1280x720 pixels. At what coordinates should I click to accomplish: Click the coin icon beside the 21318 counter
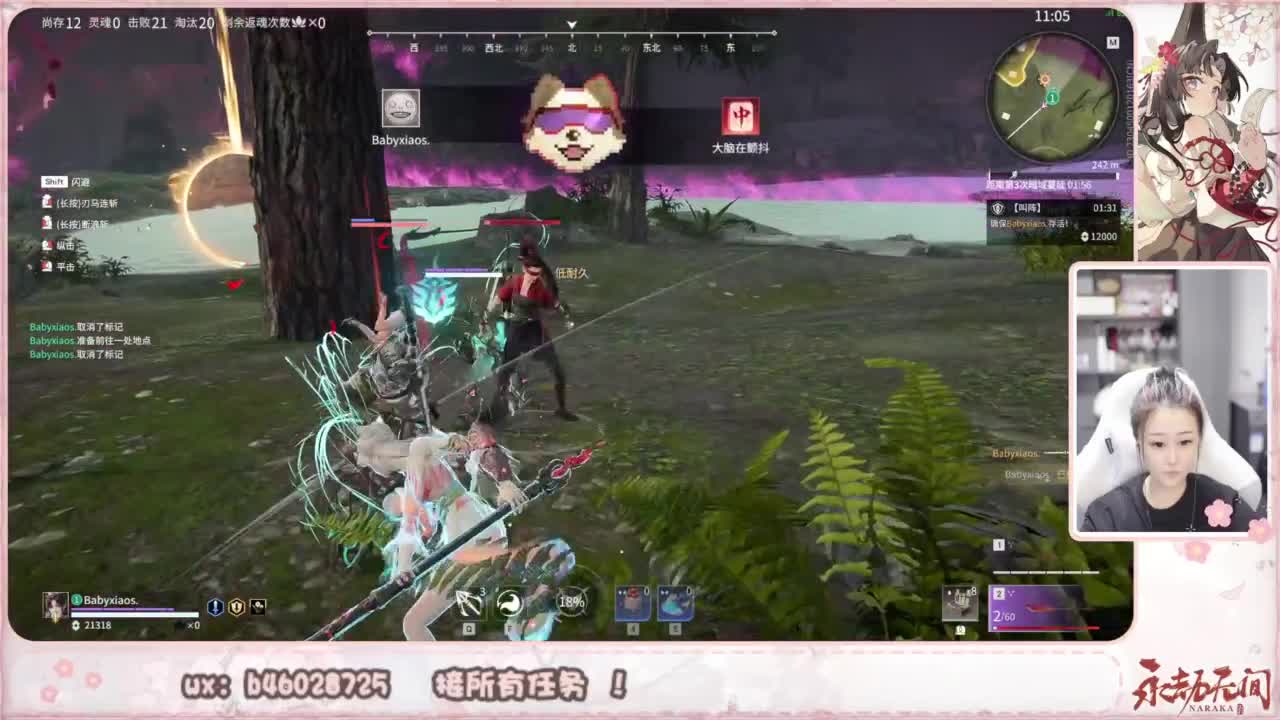tap(75, 624)
